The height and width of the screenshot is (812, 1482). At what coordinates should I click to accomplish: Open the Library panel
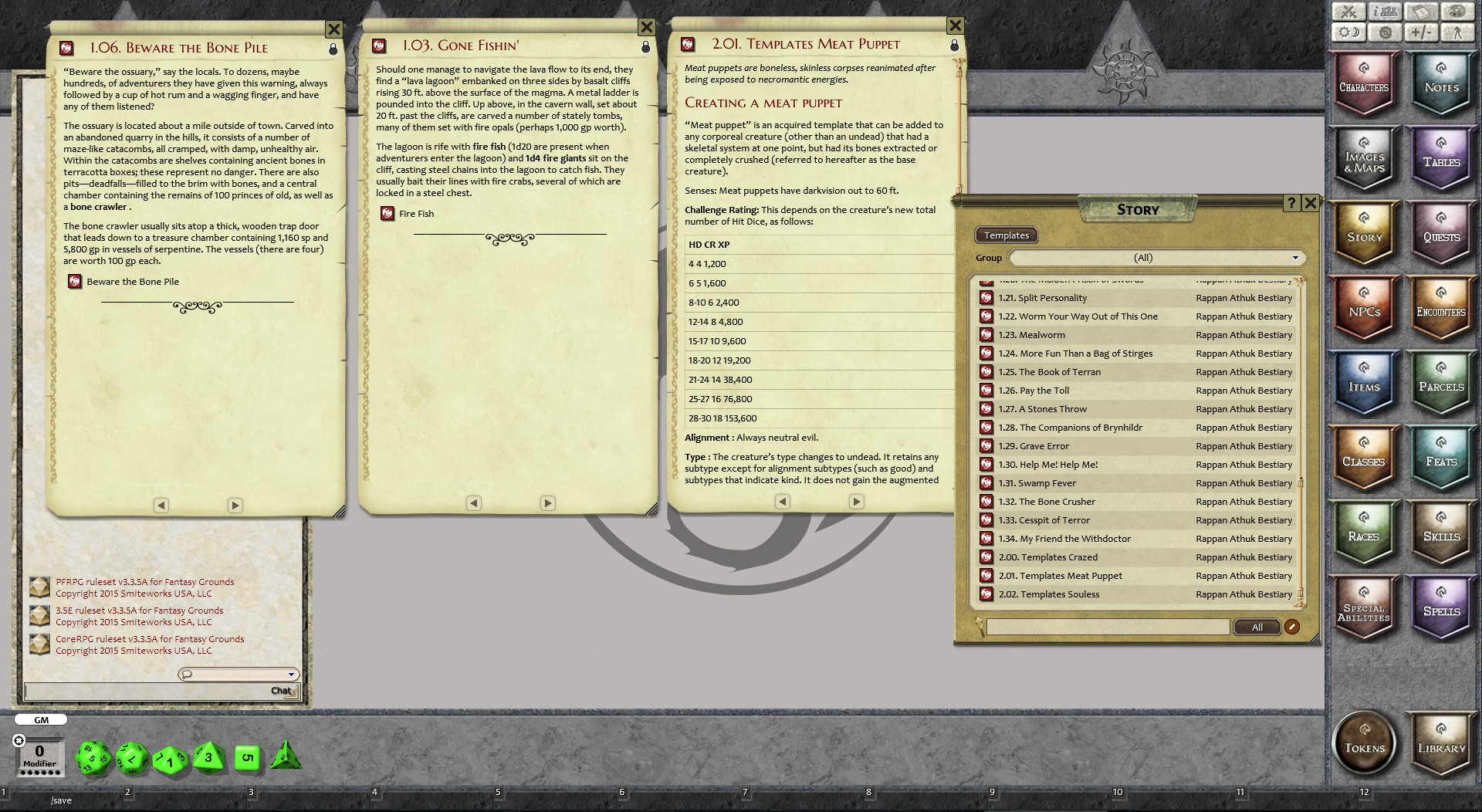[x=1440, y=742]
